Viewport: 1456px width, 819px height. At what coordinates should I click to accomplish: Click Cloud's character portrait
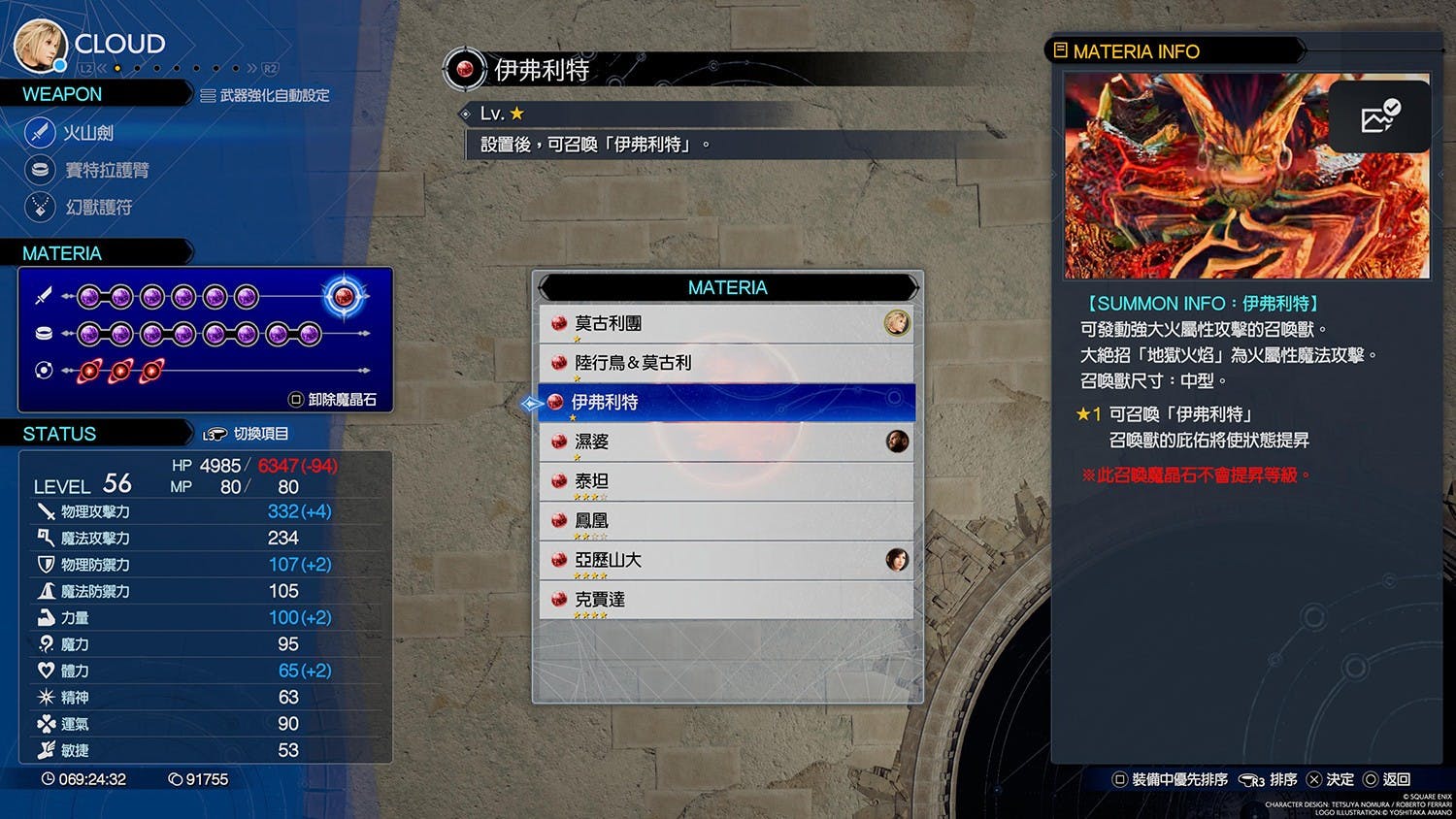[40, 46]
